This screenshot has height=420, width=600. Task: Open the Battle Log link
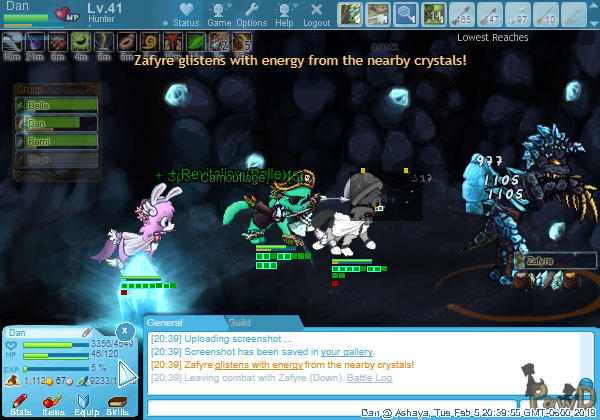[x=369, y=379]
